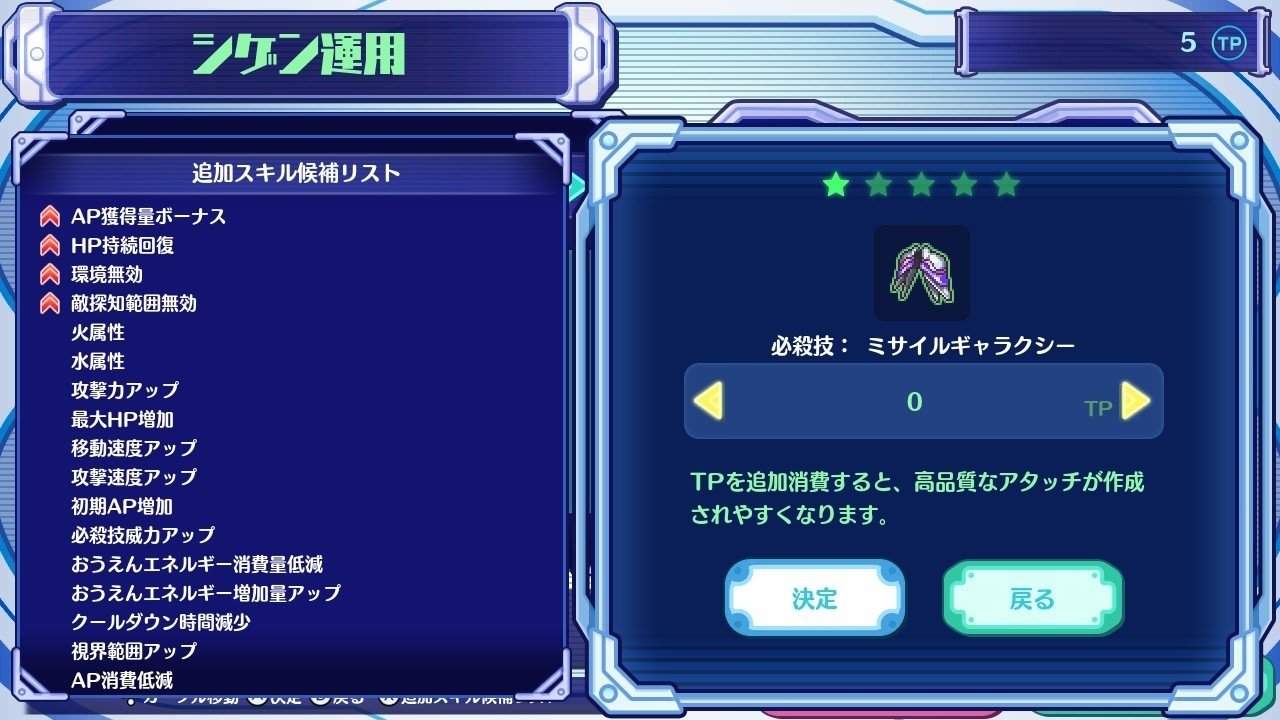Choose the 最大HP増加 skill entry
The width and height of the screenshot is (1280, 720).
coord(124,419)
